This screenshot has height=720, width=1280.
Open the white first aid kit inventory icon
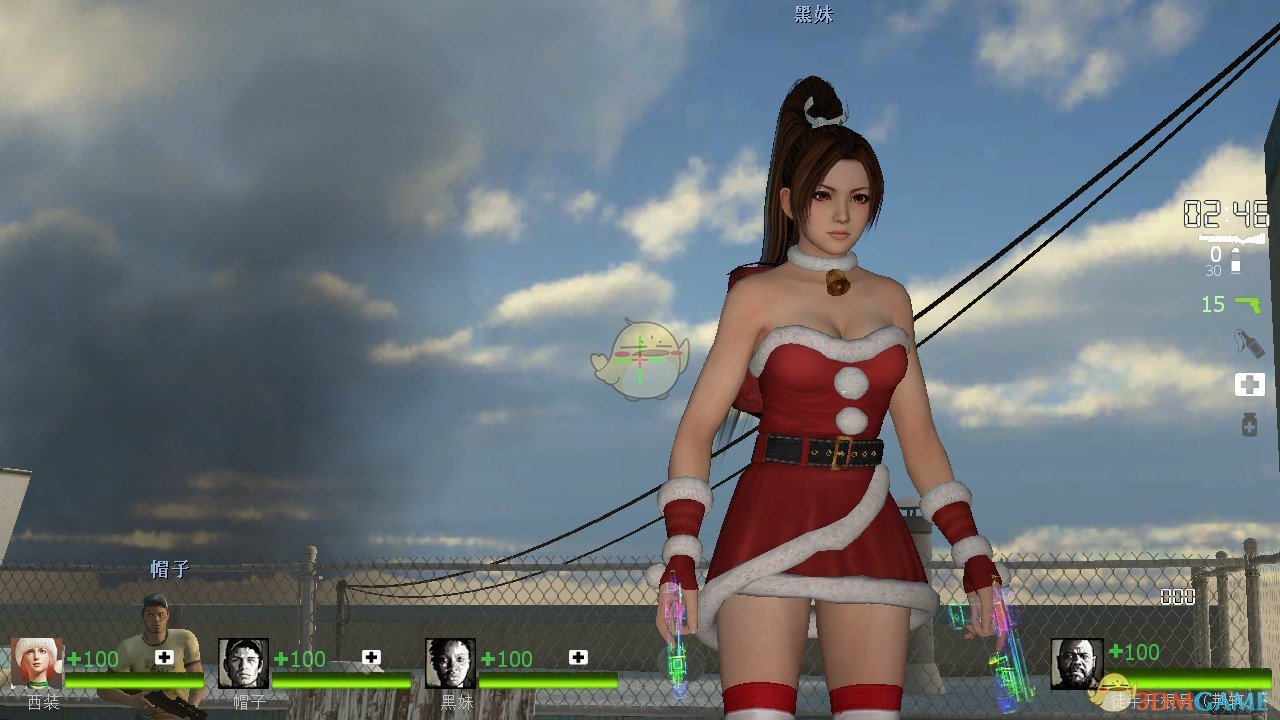(1250, 383)
